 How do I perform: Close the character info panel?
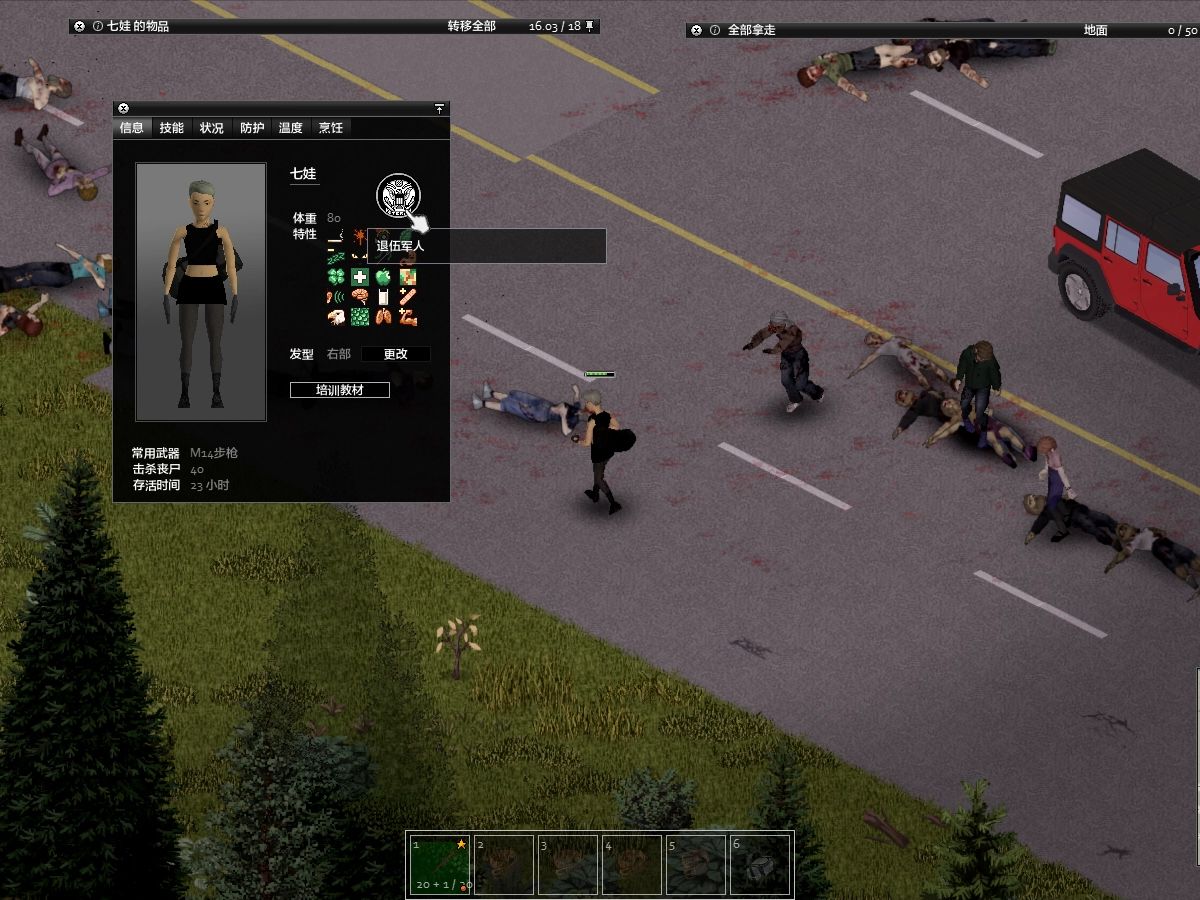123,108
